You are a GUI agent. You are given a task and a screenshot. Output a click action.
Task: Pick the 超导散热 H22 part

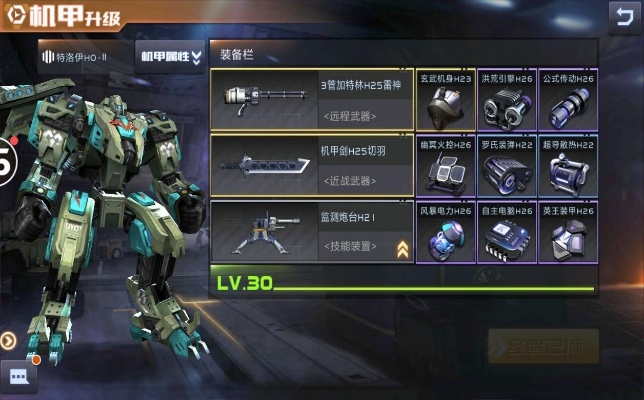(x=567, y=166)
